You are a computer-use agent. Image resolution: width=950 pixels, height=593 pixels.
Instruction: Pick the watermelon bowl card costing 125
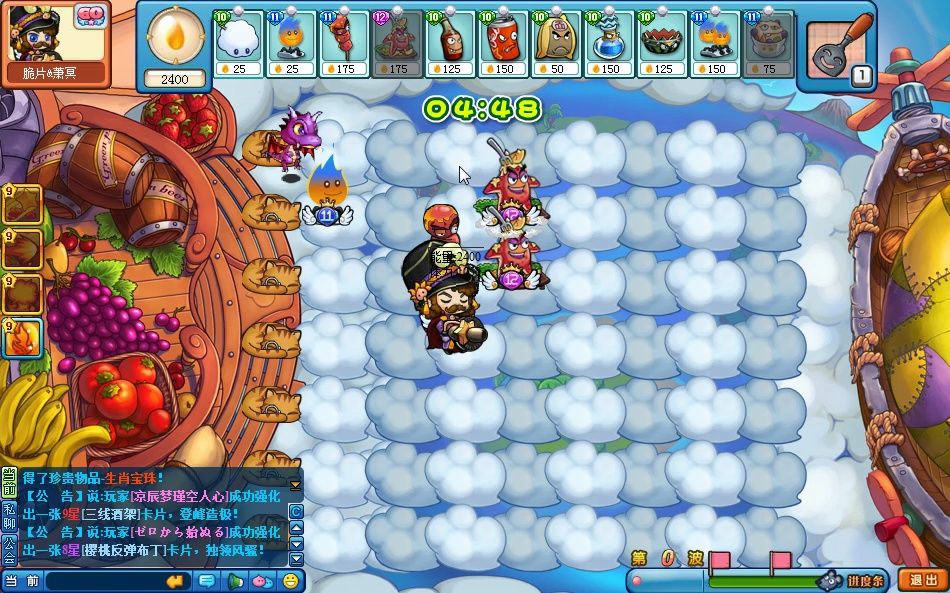(663, 44)
